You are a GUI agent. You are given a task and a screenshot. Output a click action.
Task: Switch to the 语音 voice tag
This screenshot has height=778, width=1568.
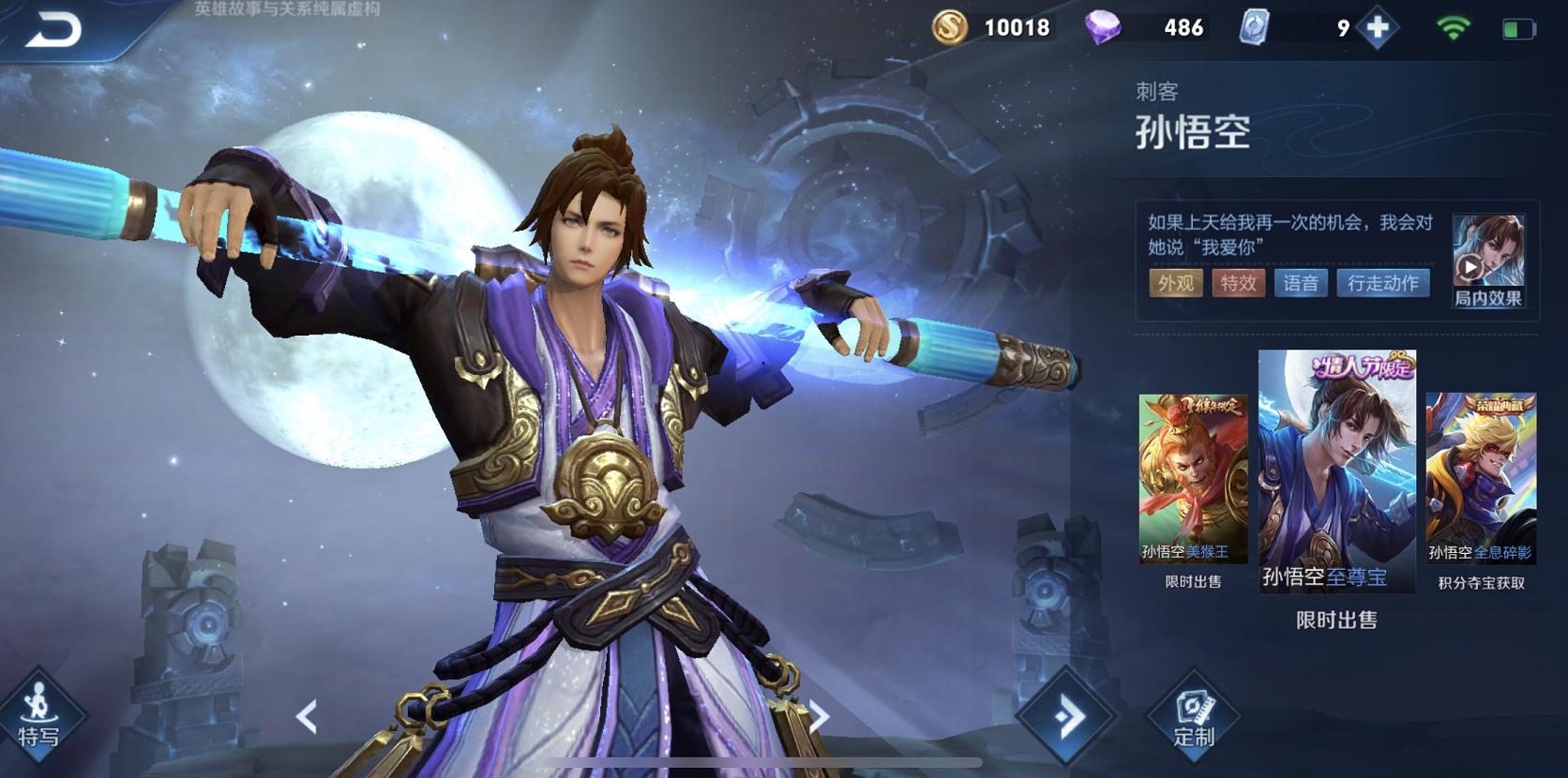(1301, 283)
